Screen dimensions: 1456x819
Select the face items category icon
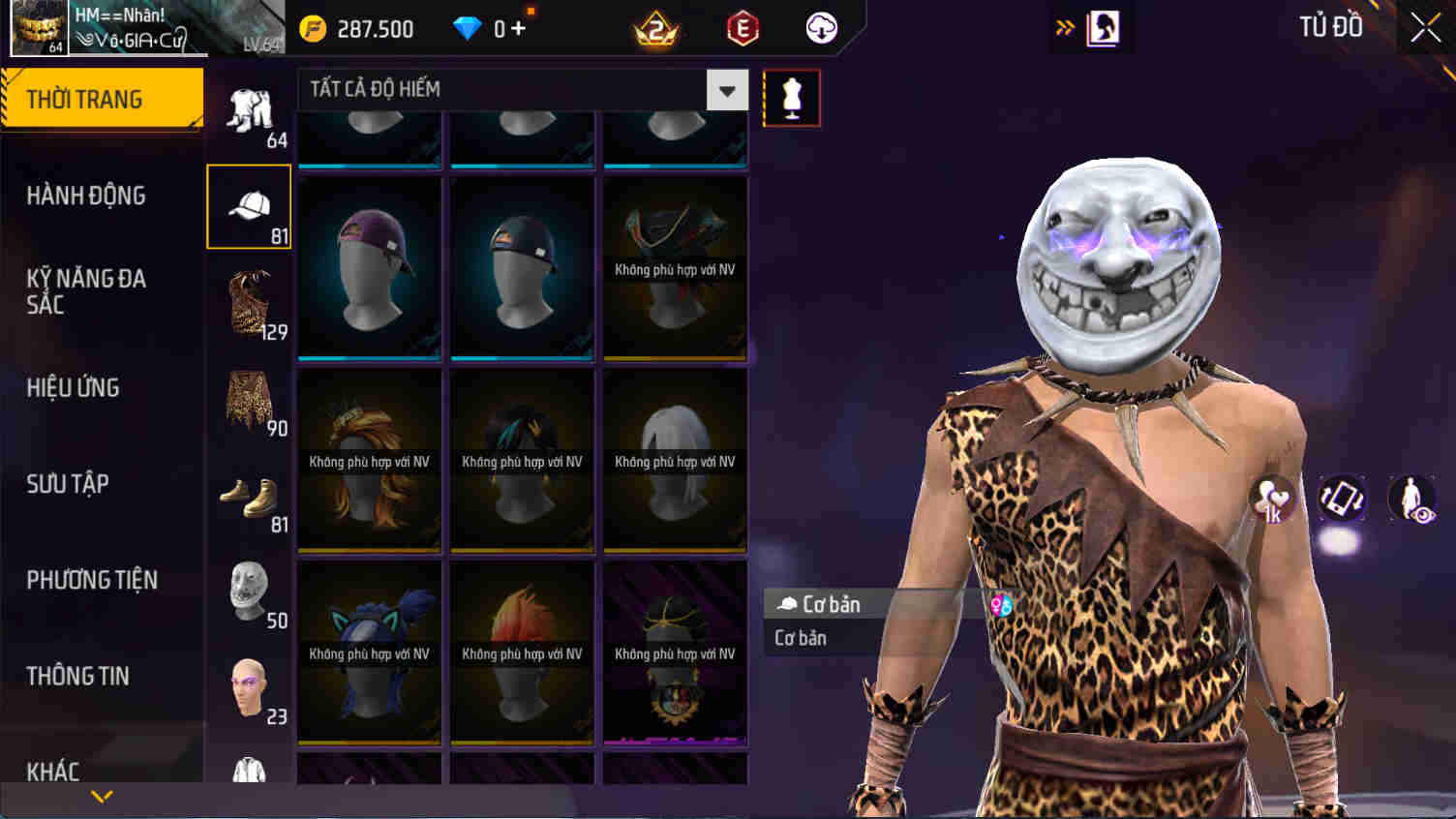[248, 687]
